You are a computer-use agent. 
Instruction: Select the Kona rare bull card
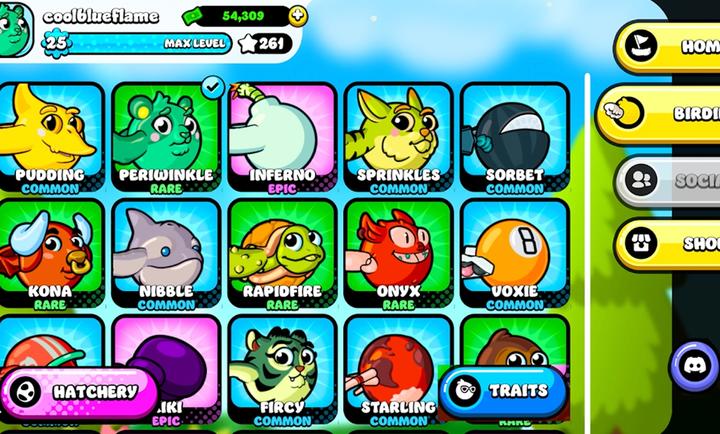pyautogui.click(x=50, y=254)
